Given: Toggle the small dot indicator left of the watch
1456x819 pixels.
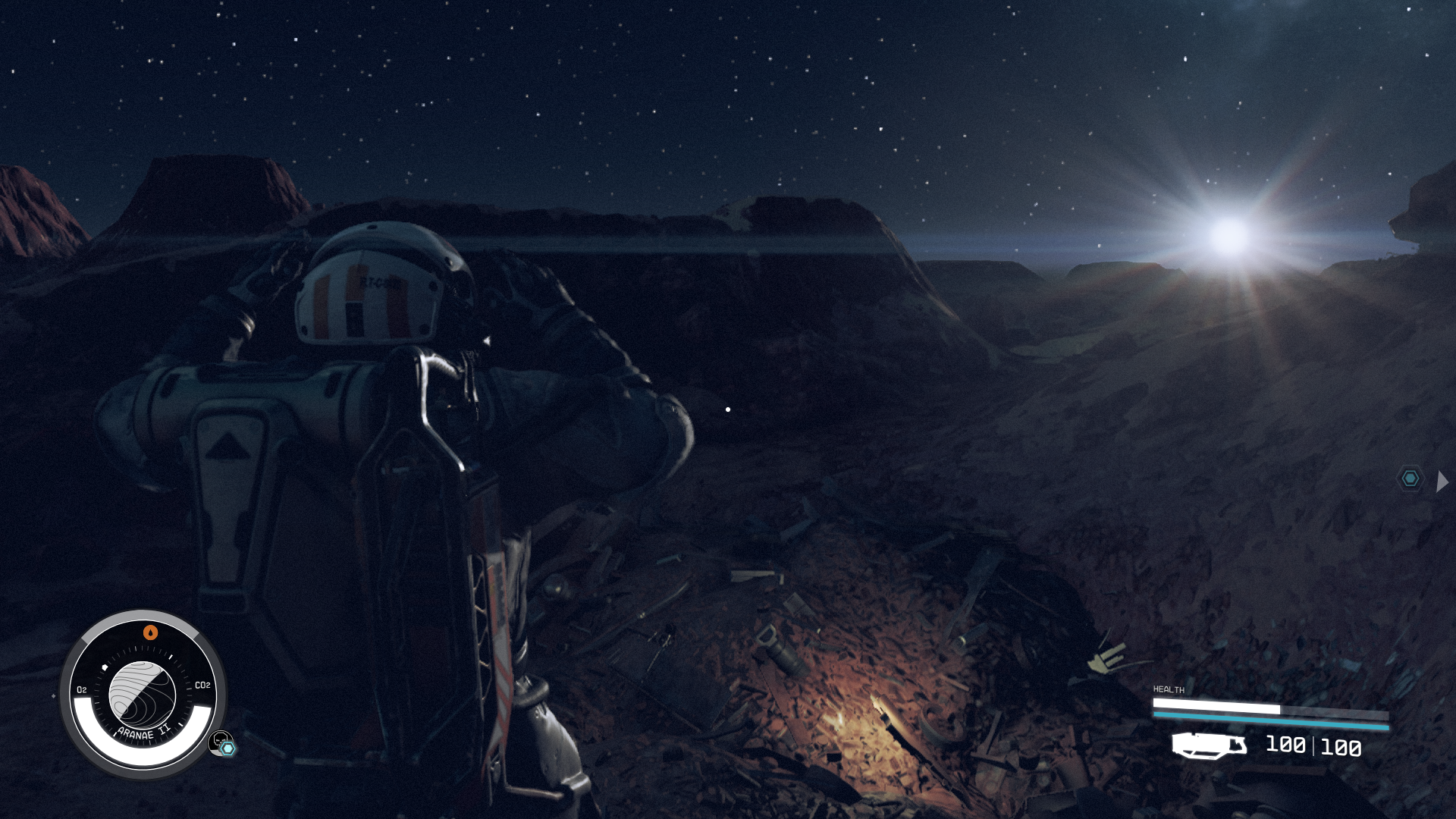Looking at the screenshot, I should tap(54, 696).
